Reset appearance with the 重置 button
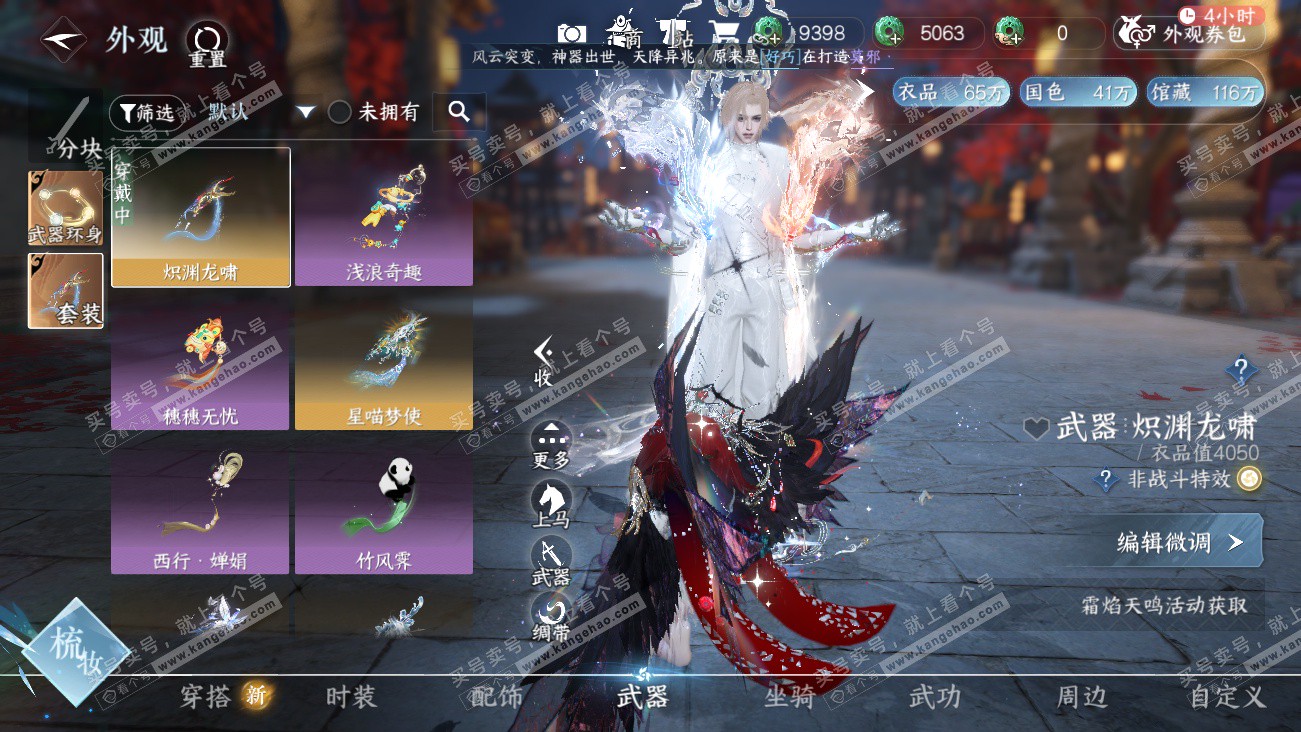1301x732 pixels. (208, 44)
